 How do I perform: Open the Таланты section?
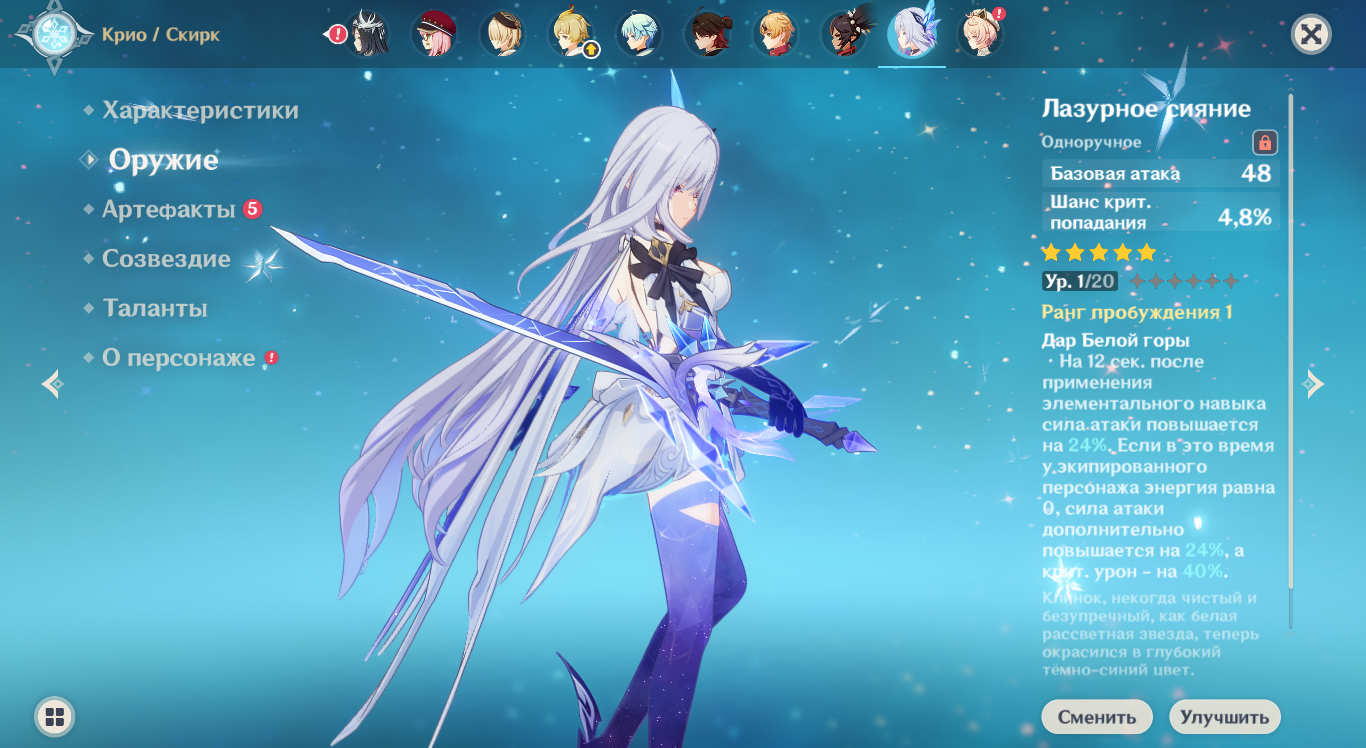155,308
